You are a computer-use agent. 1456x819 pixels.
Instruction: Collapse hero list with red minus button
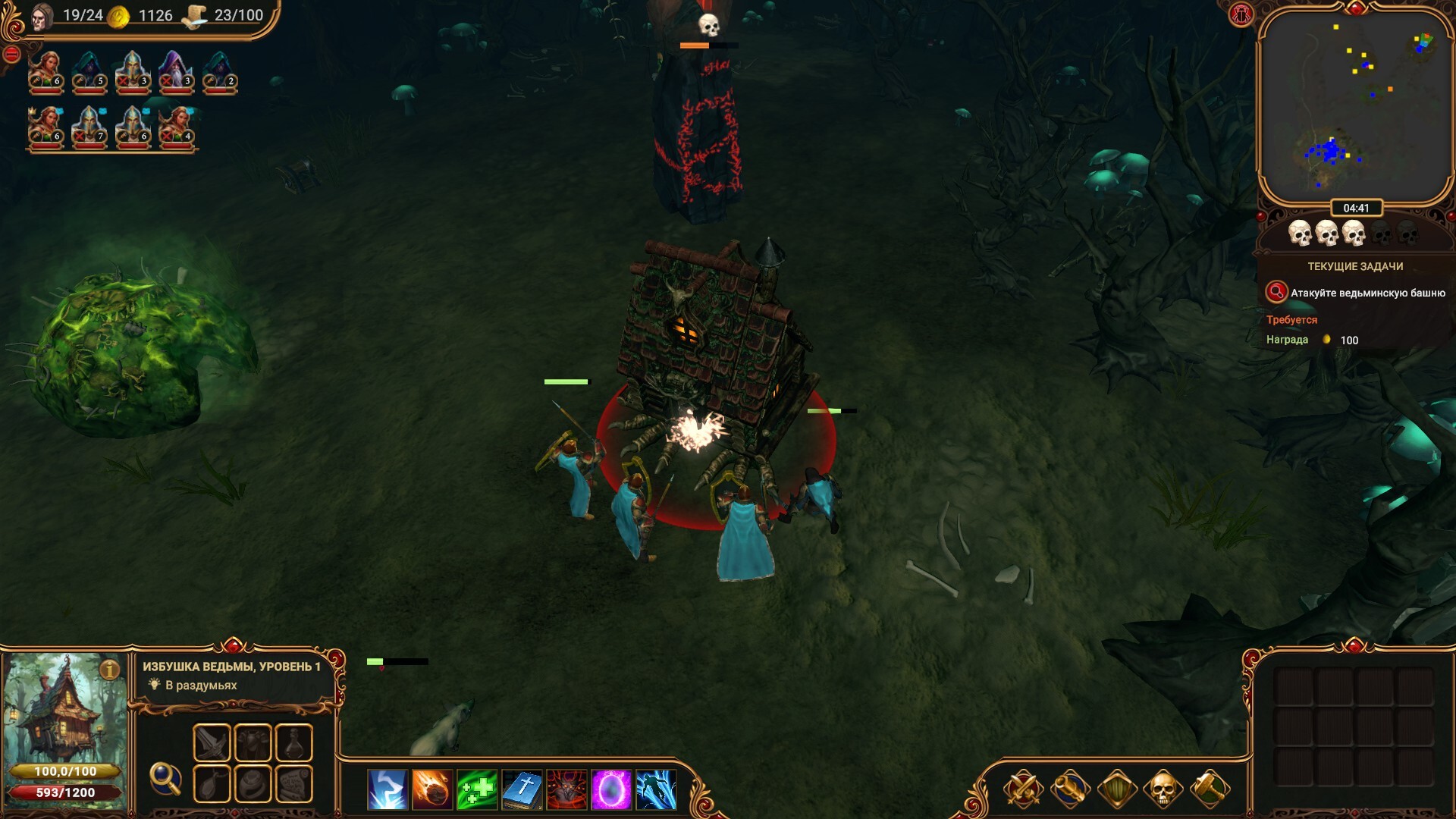coord(11,54)
